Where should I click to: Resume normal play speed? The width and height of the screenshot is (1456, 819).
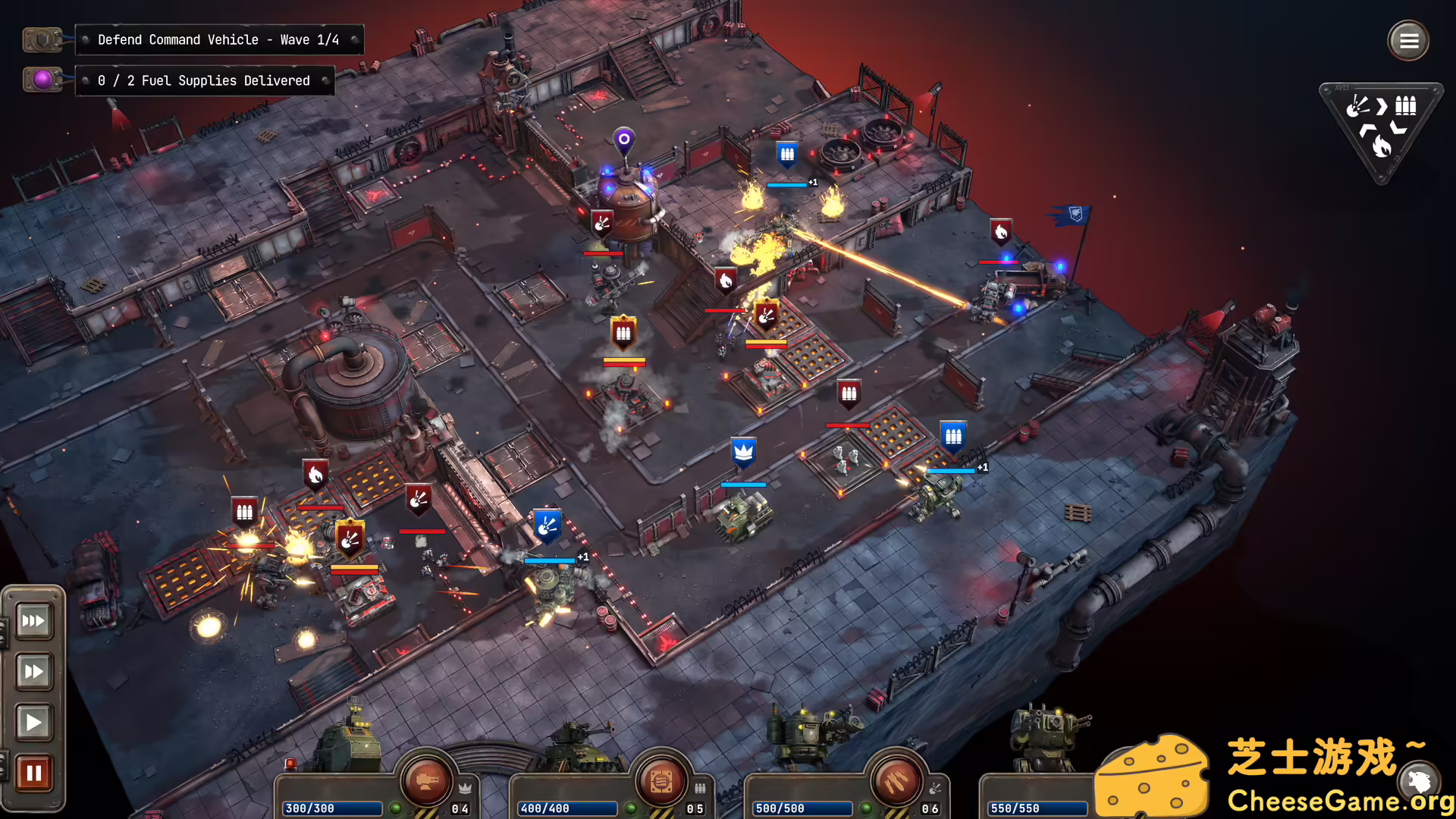33,722
